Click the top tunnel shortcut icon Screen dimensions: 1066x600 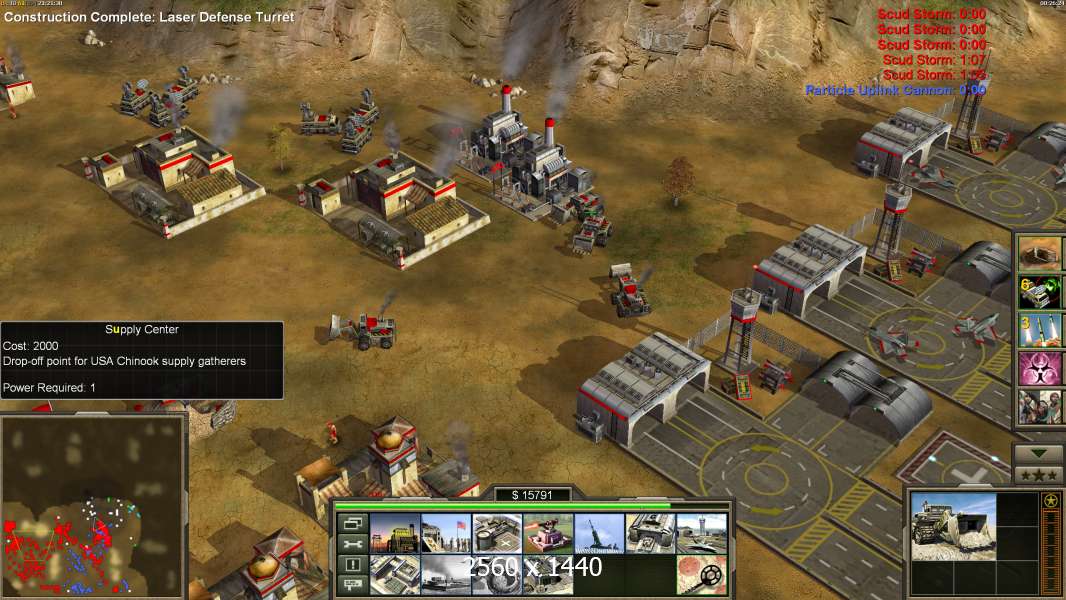point(1041,254)
